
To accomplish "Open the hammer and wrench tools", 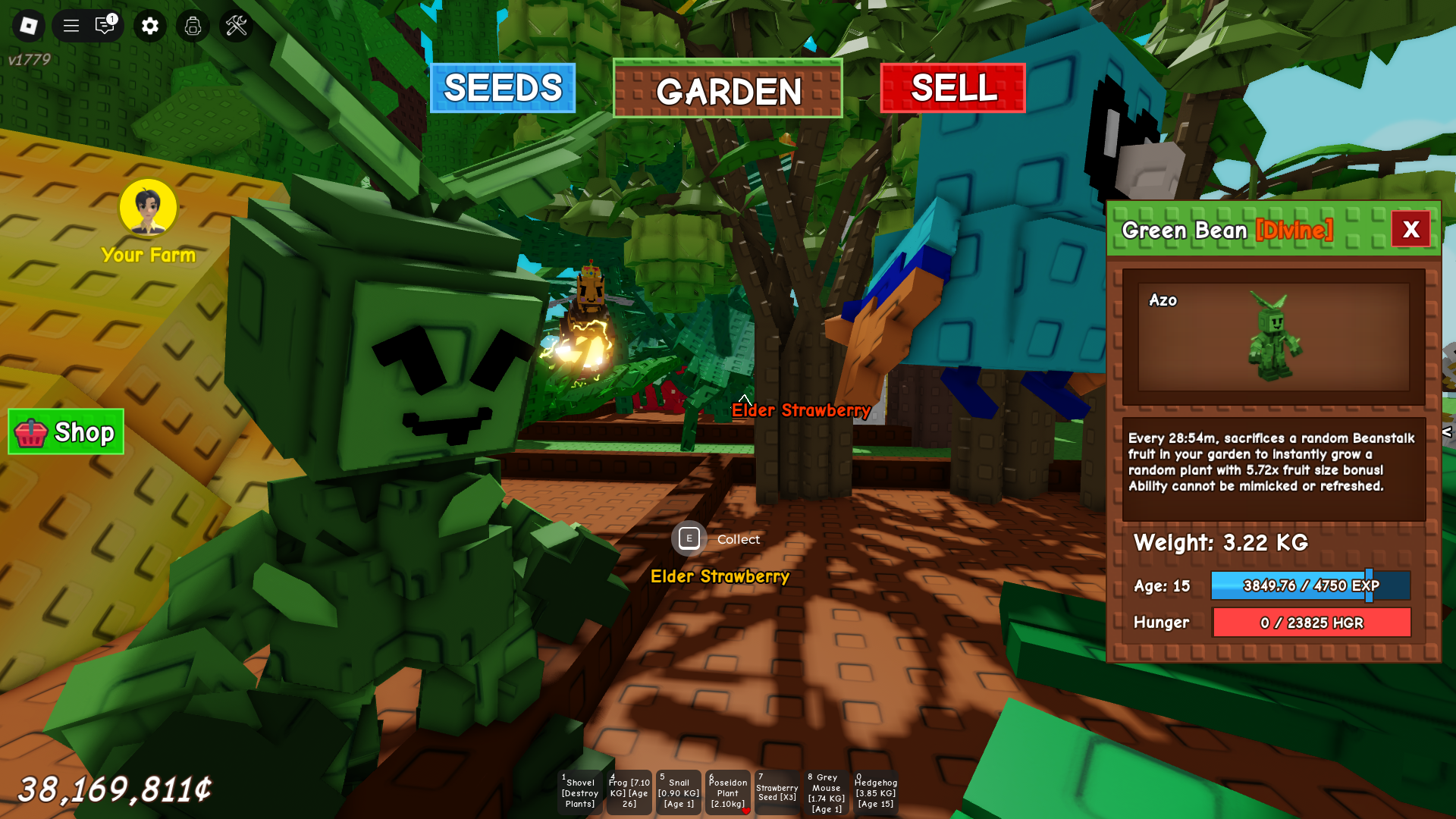I will coord(237,26).
